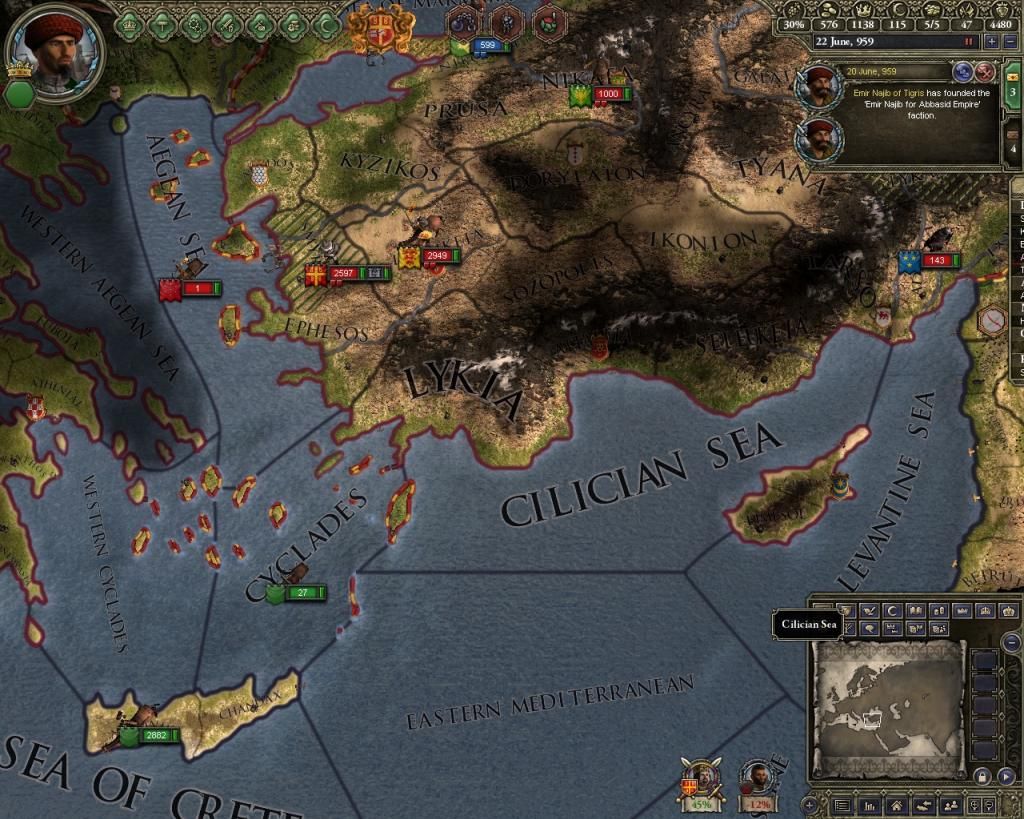Decrease game speed with minus button
Viewport: 1024px width, 819px height.
click(1009, 42)
